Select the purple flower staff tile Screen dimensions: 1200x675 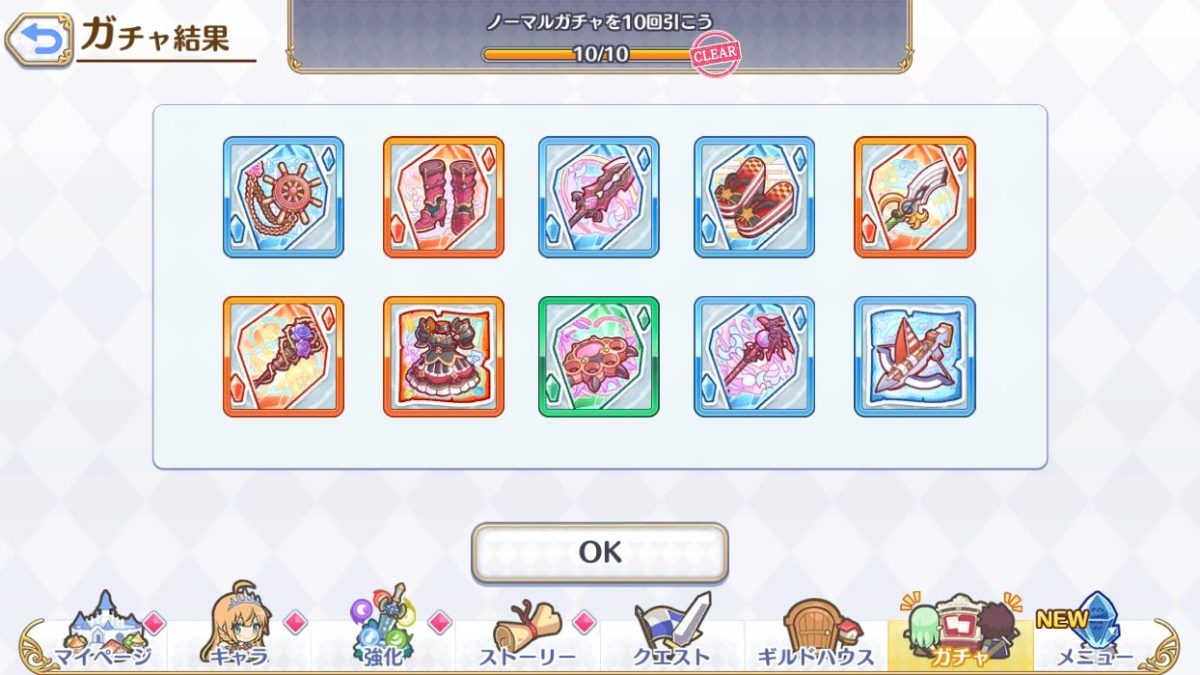coord(283,357)
